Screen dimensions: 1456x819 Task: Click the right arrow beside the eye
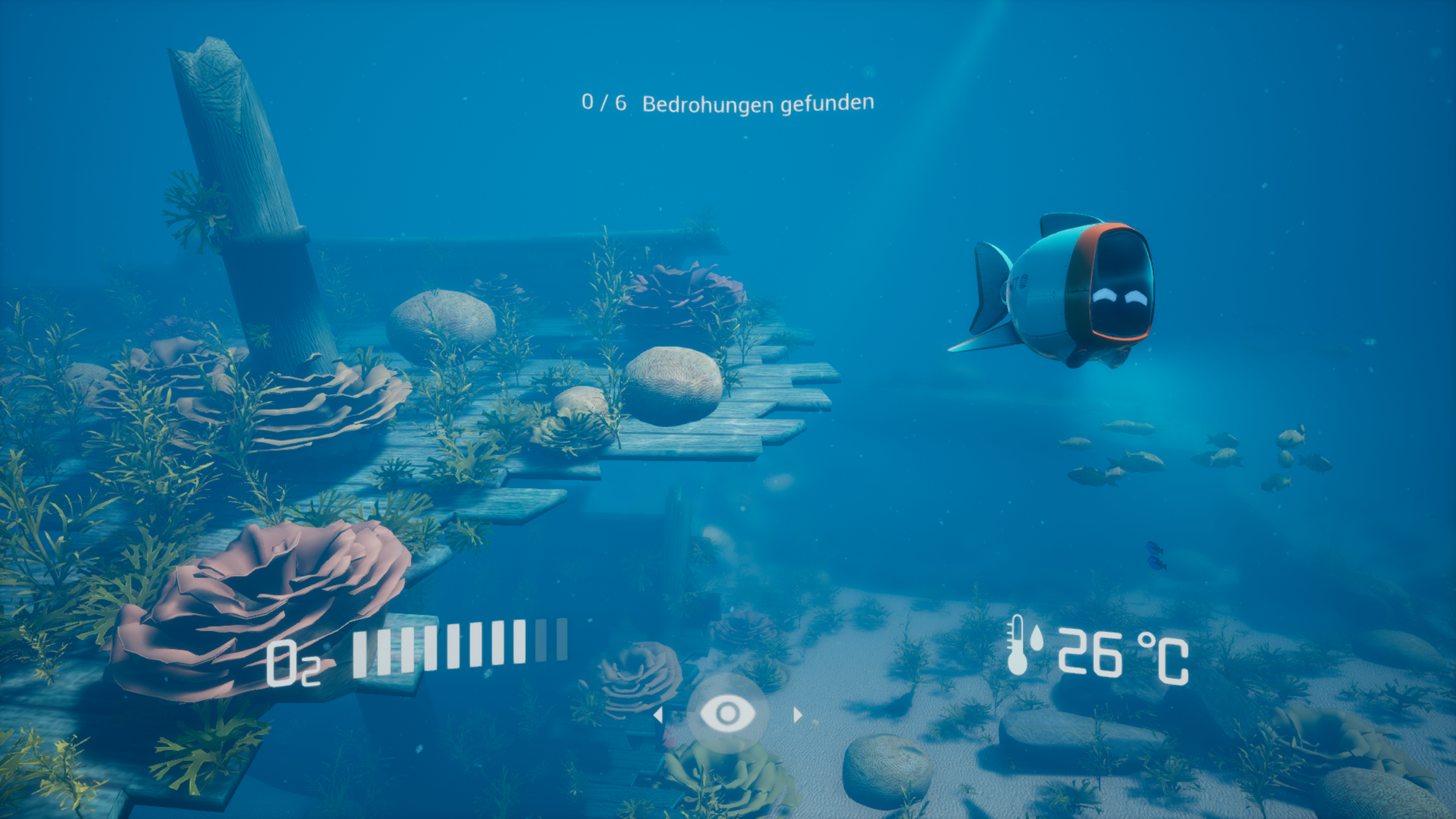[797, 714]
